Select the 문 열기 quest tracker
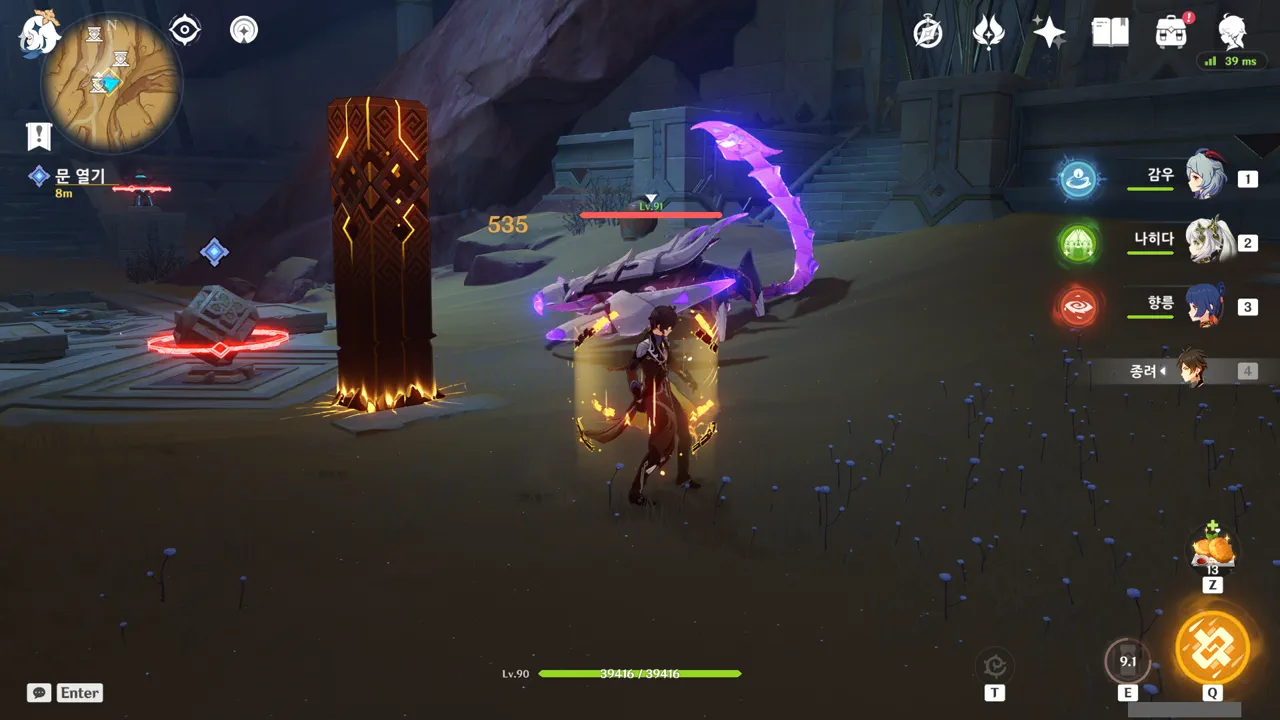Screen dimensions: 1280x720 tap(79, 177)
